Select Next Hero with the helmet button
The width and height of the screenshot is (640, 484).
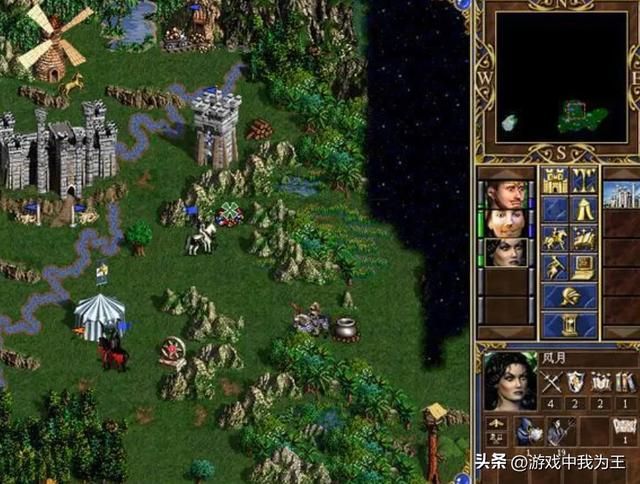(x=569, y=297)
